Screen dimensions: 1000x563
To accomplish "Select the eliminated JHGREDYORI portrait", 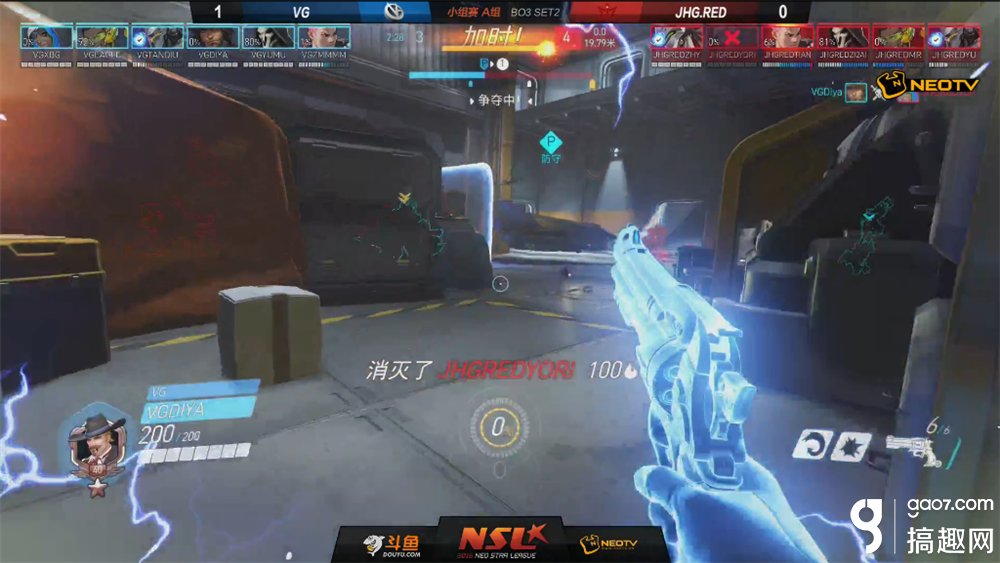I will [733, 37].
